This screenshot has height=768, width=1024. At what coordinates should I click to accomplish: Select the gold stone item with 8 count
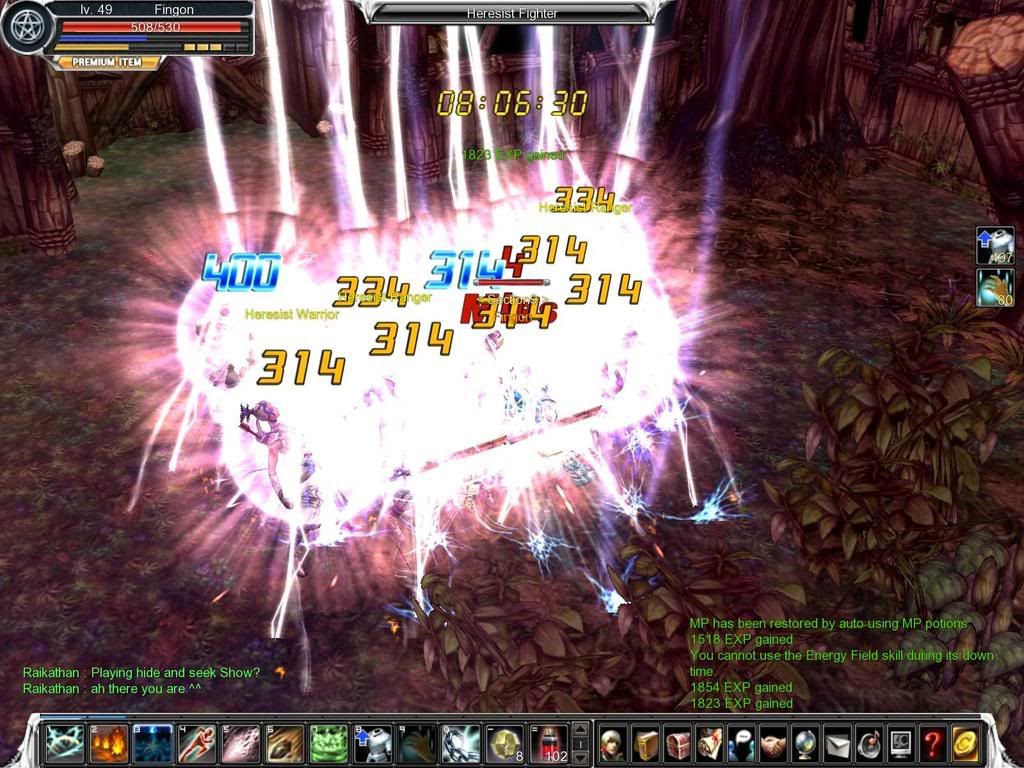504,744
